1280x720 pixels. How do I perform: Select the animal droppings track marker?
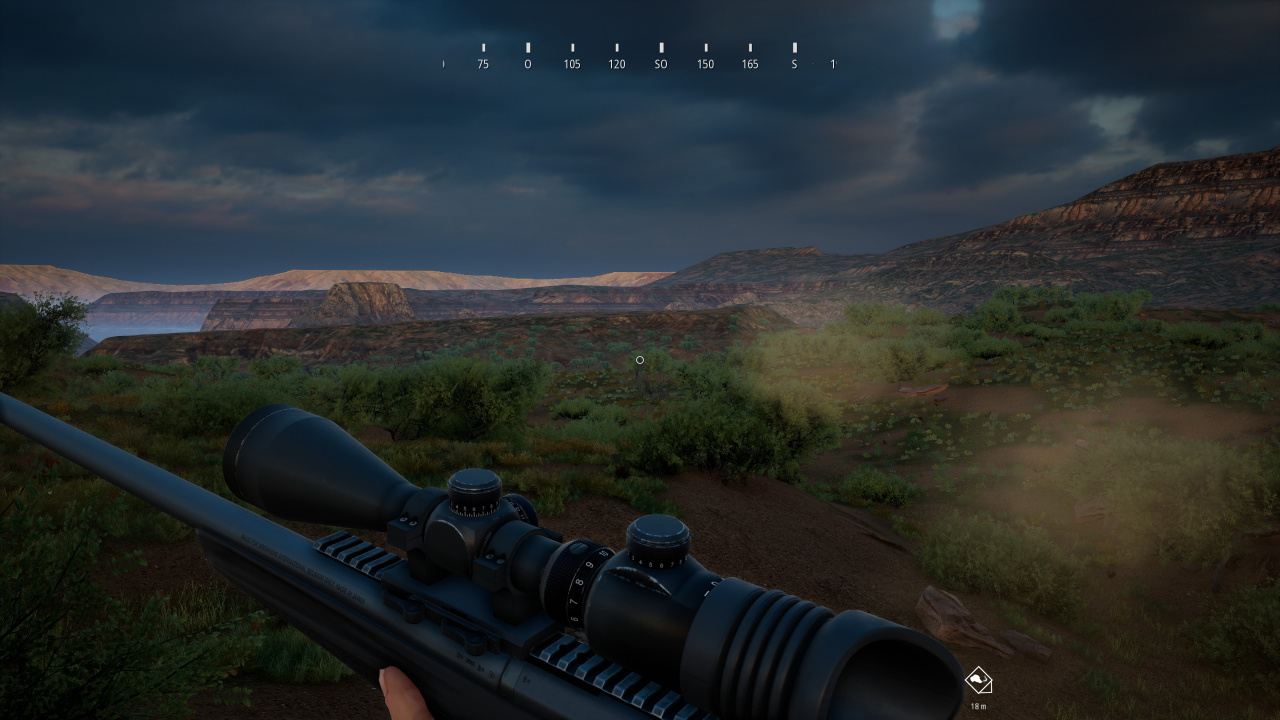tap(978, 681)
